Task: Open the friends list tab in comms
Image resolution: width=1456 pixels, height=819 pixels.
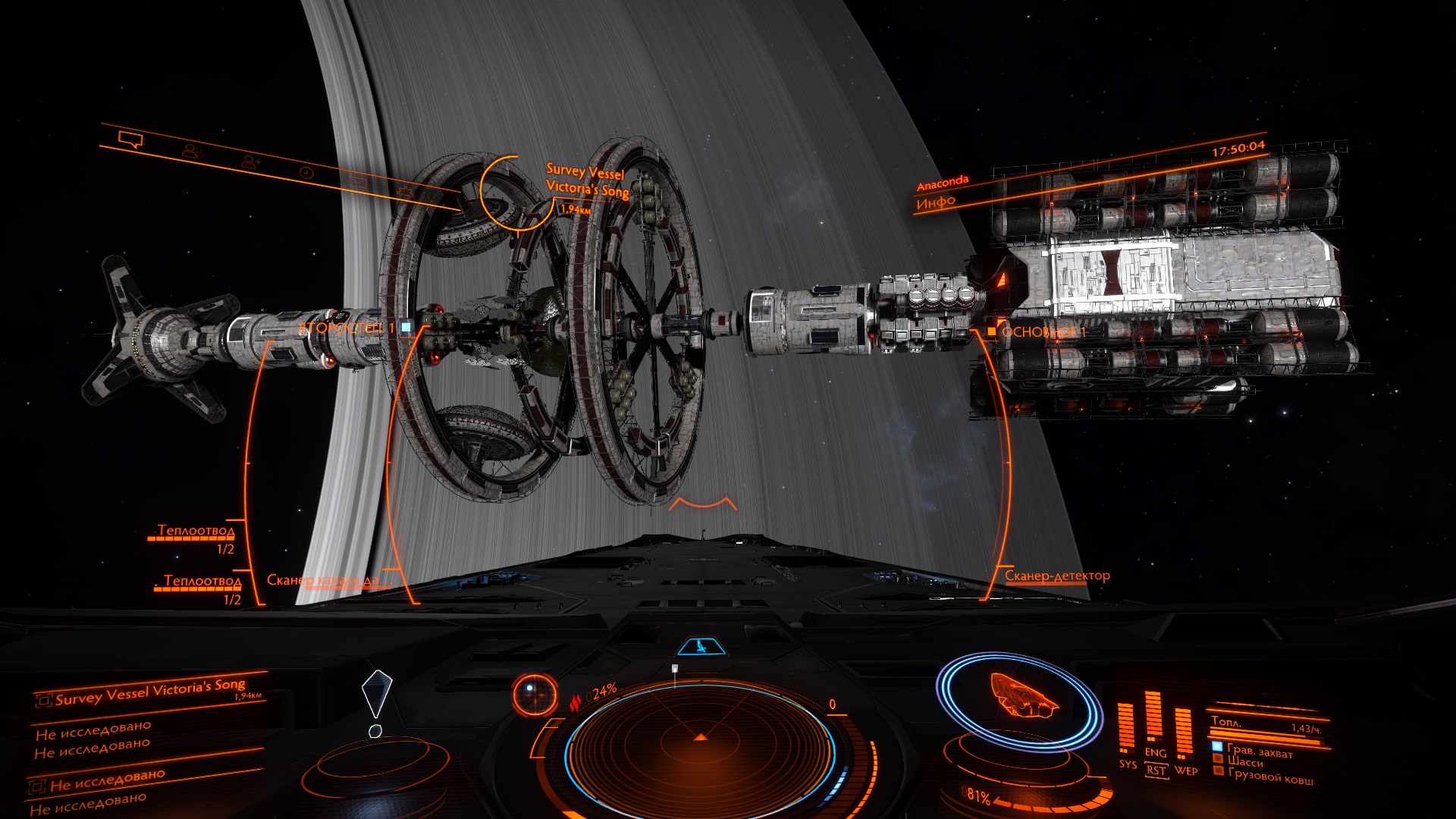Action: pyautogui.click(x=192, y=151)
